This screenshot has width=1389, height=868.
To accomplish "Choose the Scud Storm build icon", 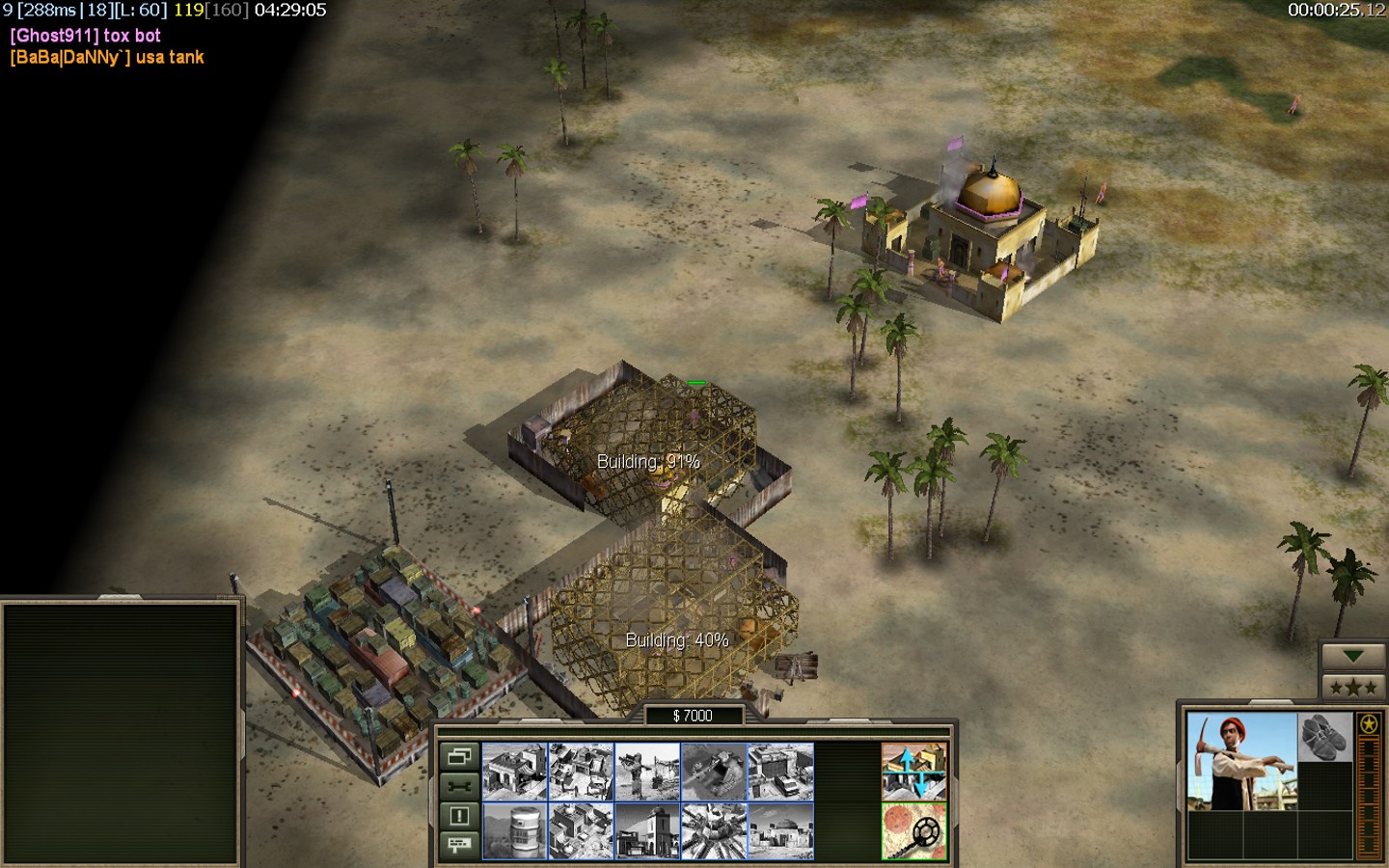I will pyautogui.click(x=714, y=830).
